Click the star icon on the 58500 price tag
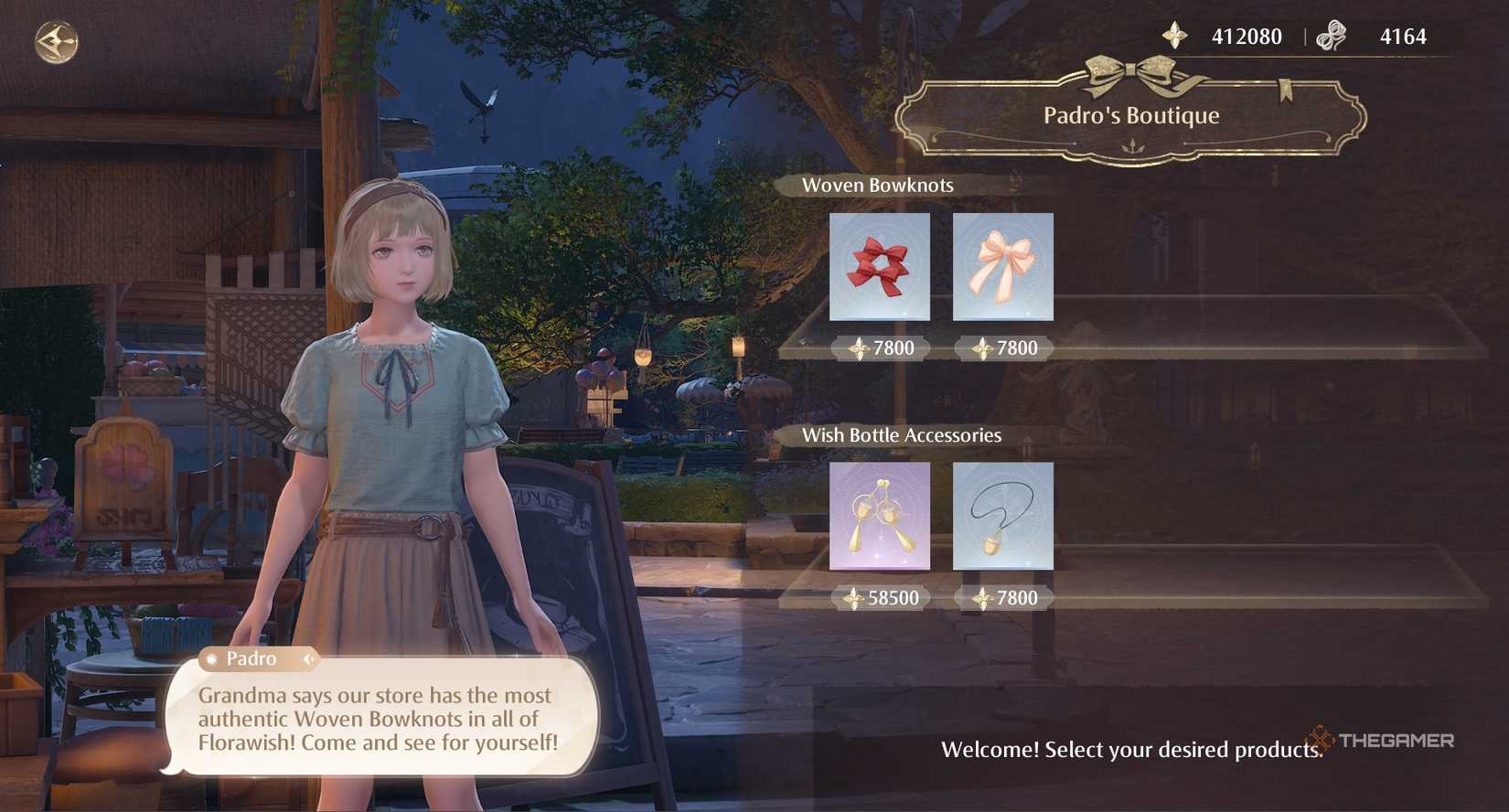 (x=851, y=597)
